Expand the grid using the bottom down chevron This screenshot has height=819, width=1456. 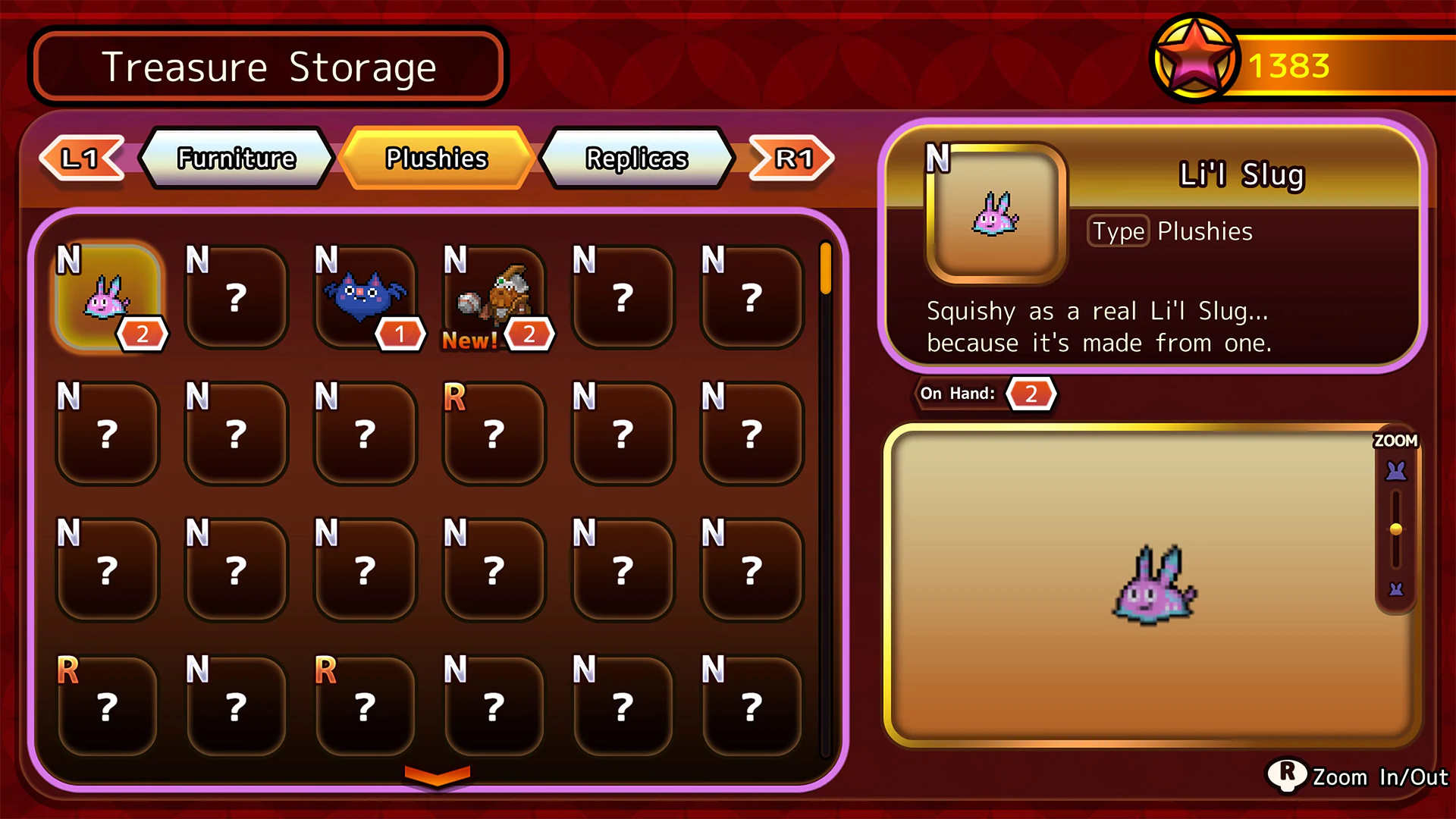pos(436,775)
